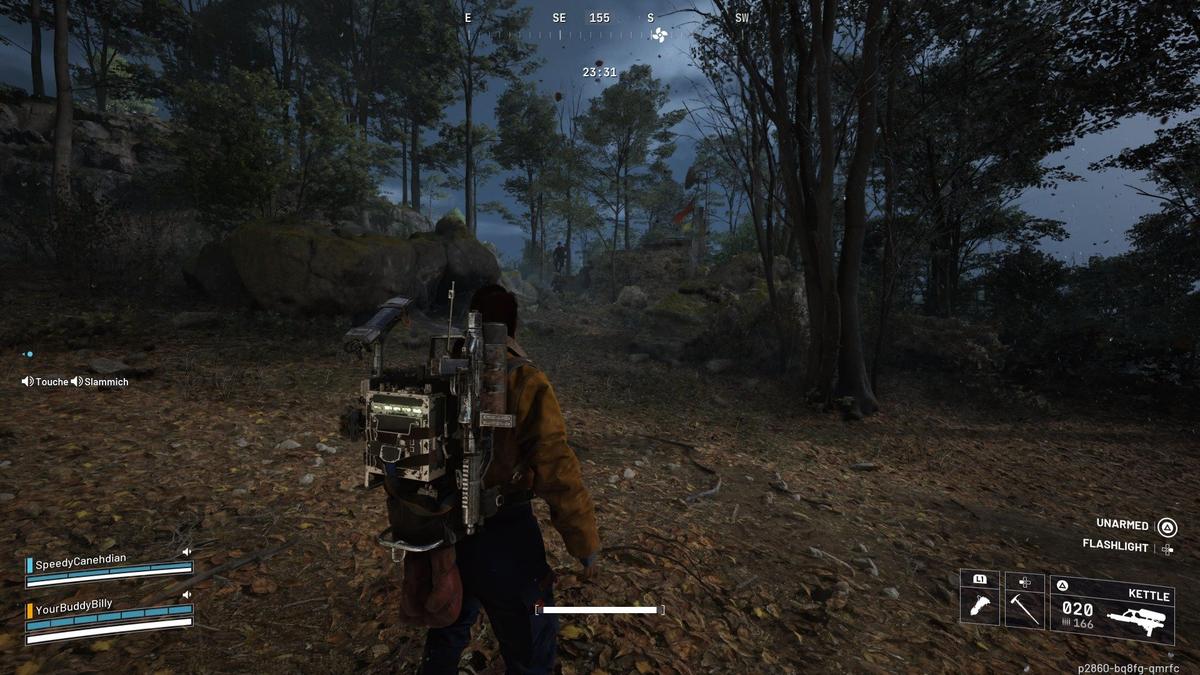Choose the pickaxe tool slot
Viewport: 1200px width, 675px height.
coord(1024,607)
